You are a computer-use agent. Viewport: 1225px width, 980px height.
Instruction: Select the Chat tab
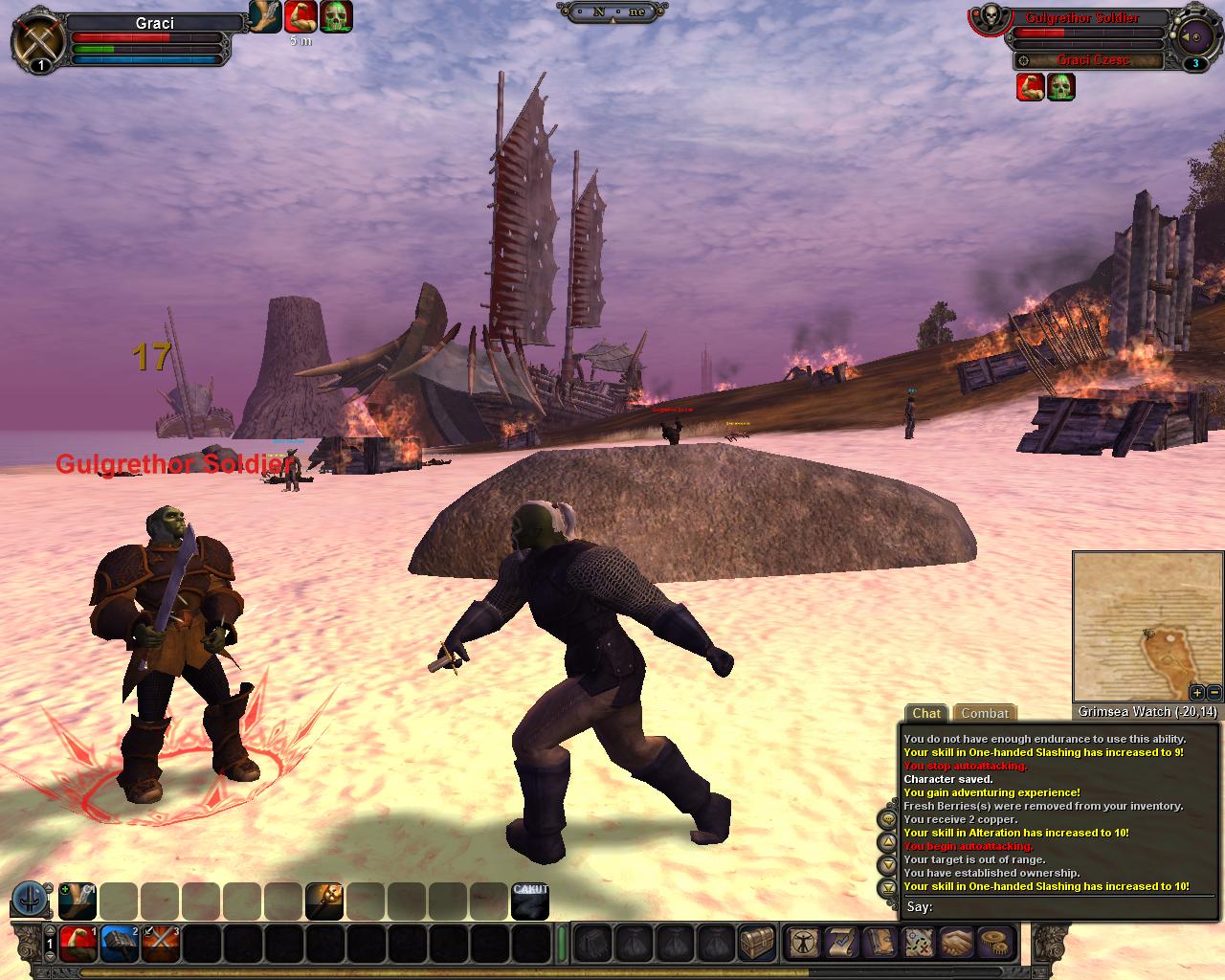[925, 713]
